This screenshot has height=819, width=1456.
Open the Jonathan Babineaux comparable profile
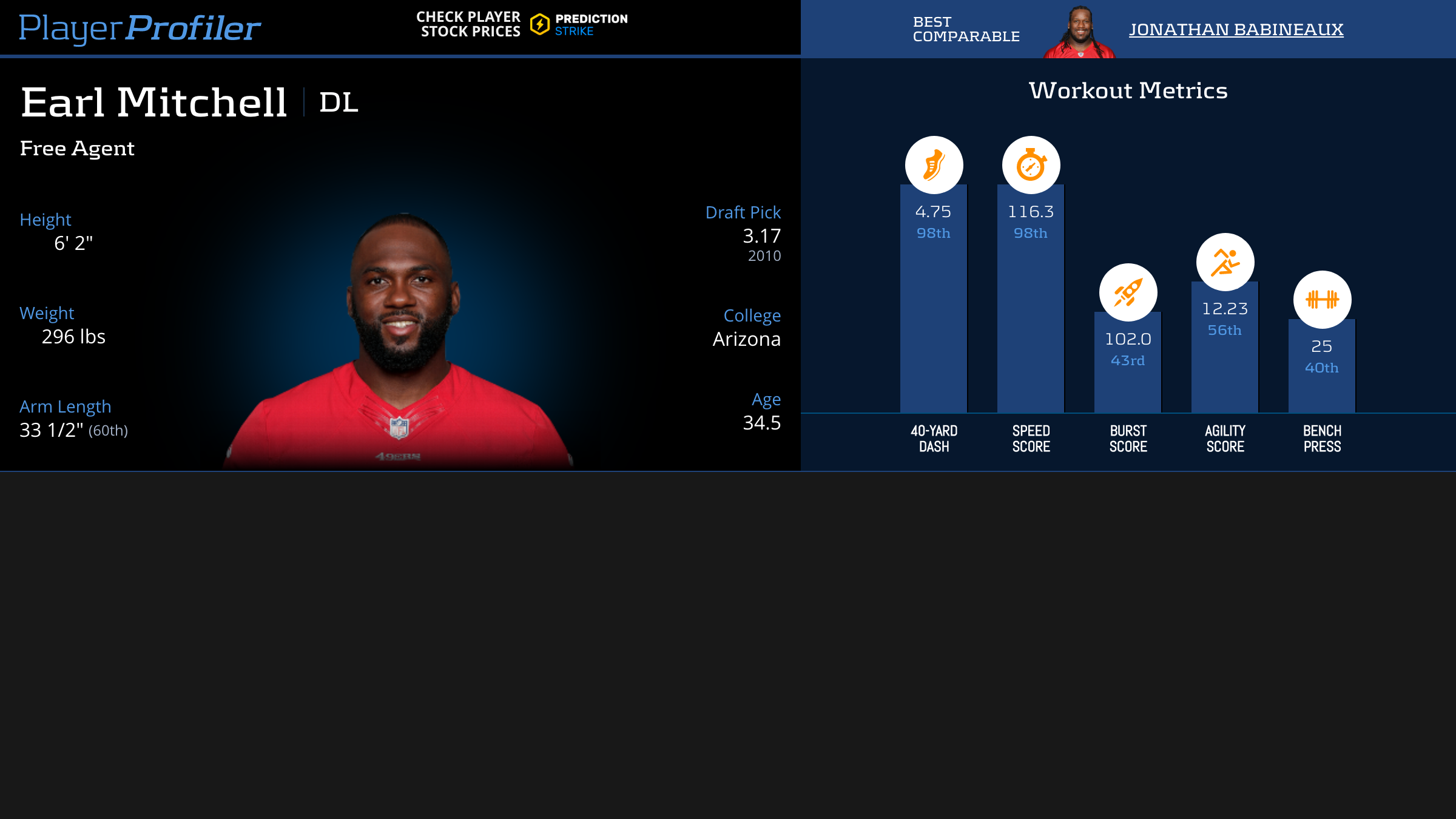1236,29
